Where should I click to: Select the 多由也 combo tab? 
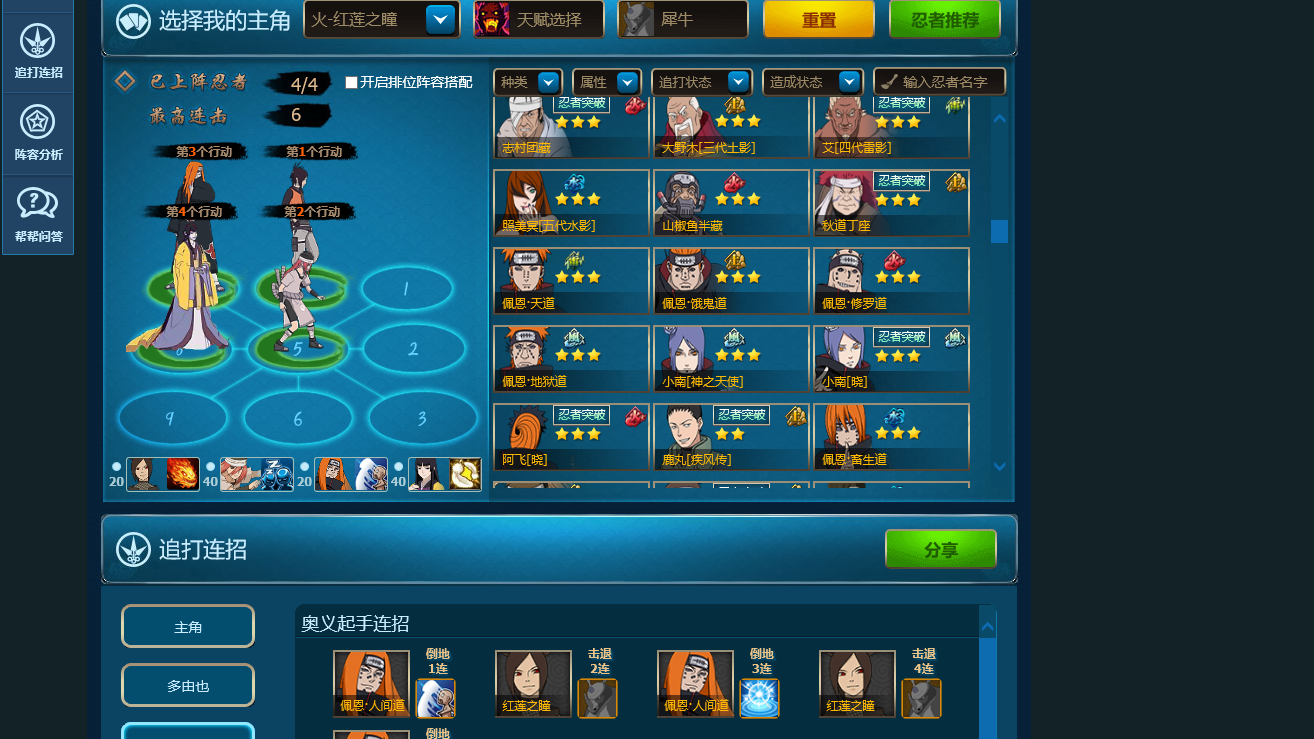pos(188,686)
